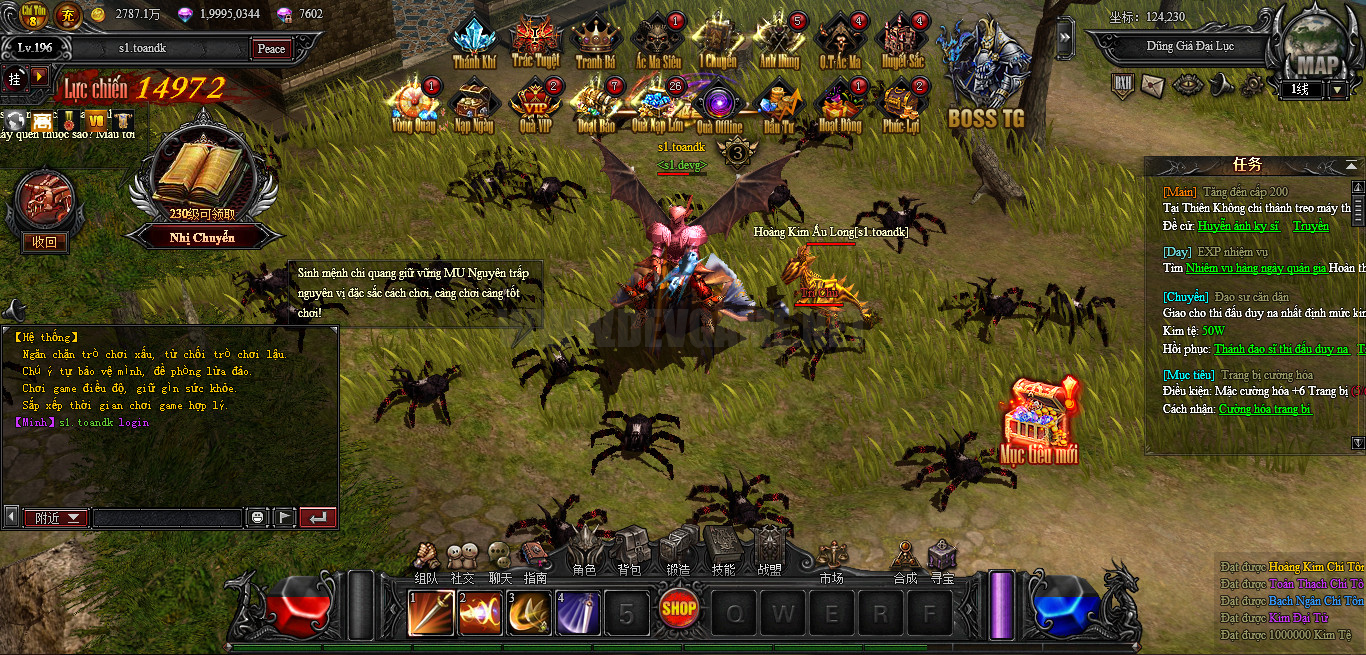Open the Vòng Quay lucky wheel
The height and width of the screenshot is (655, 1366).
pyautogui.click(x=414, y=104)
